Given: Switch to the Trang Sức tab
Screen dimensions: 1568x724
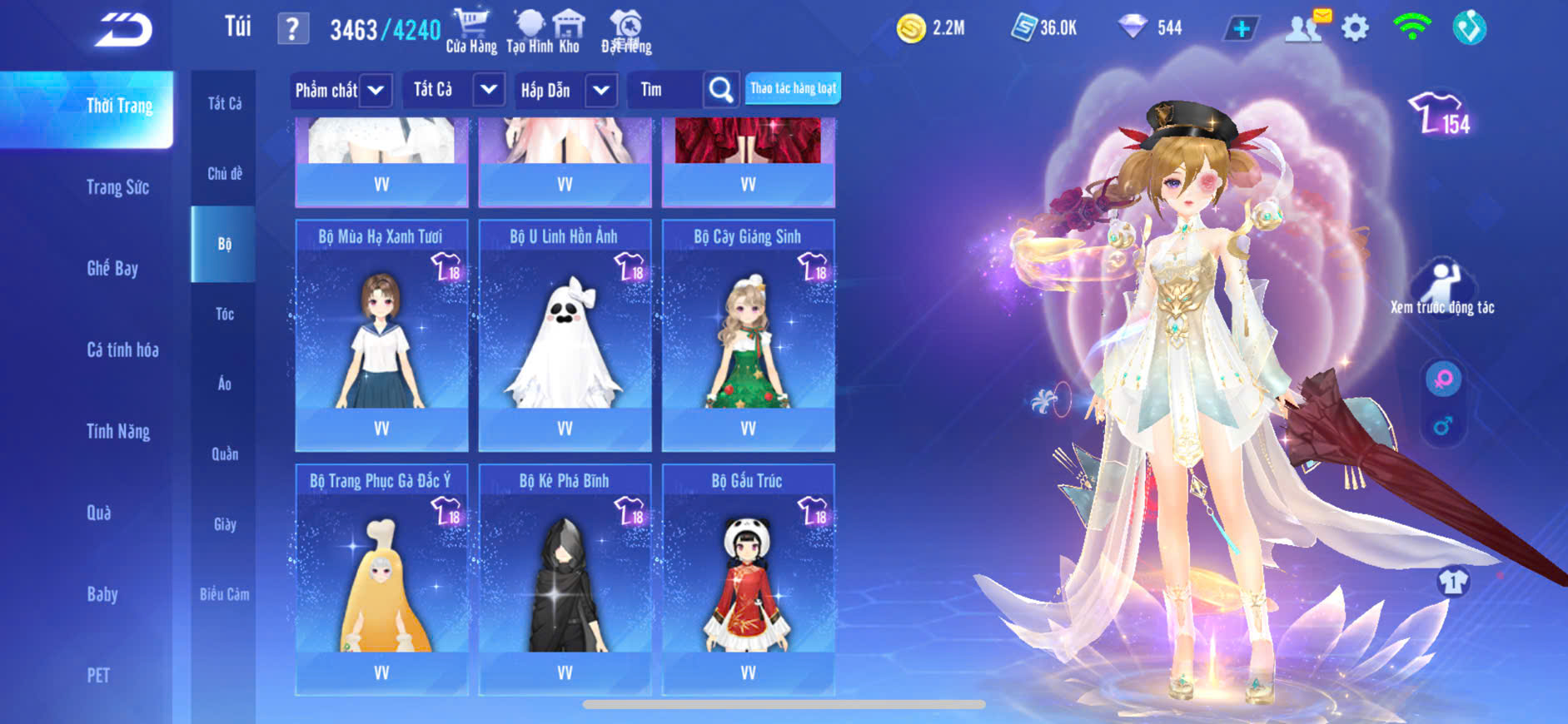Looking at the screenshot, I should [x=117, y=187].
